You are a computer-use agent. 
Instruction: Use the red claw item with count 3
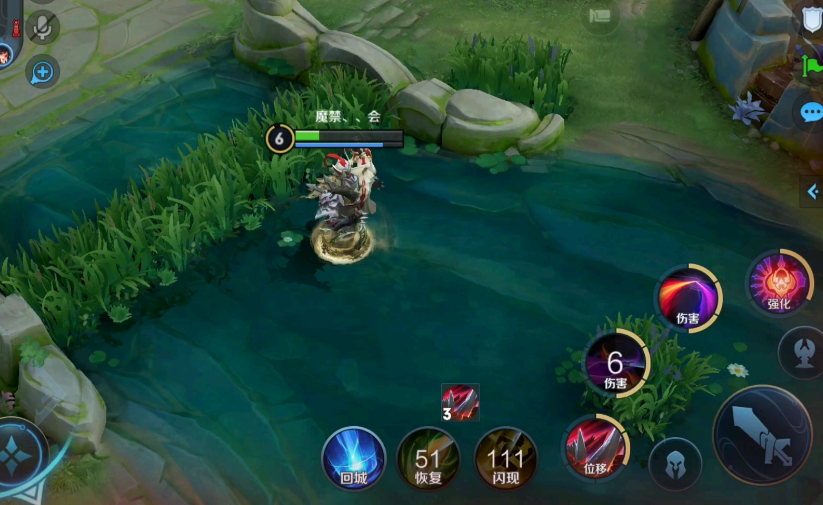(460, 402)
